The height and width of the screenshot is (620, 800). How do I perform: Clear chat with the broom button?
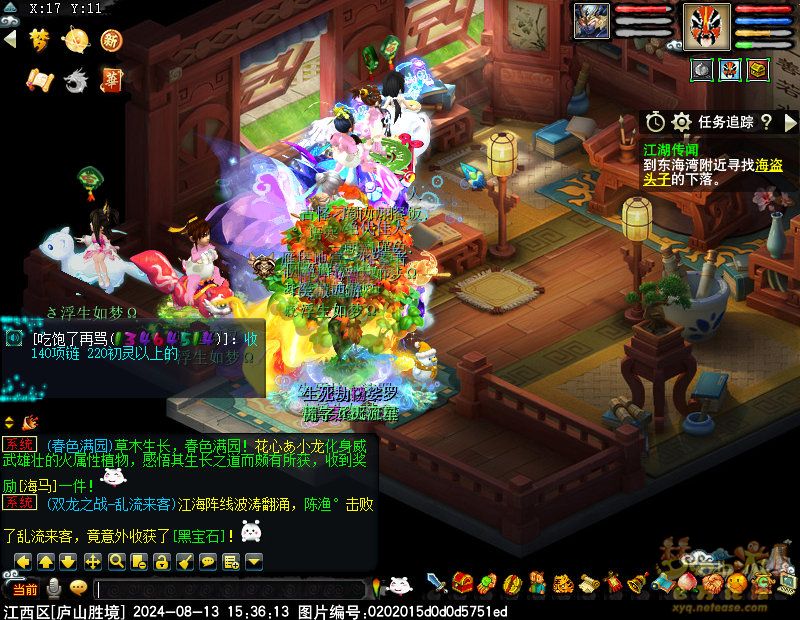pos(185,561)
